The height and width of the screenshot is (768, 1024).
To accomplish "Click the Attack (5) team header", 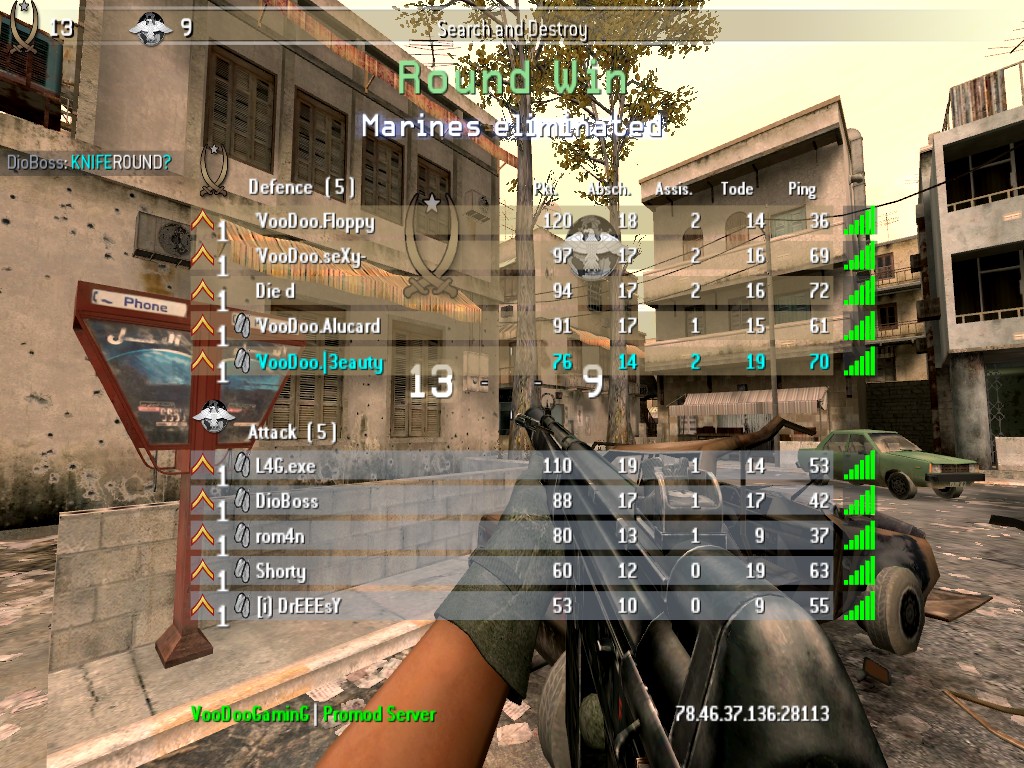I will (x=292, y=432).
